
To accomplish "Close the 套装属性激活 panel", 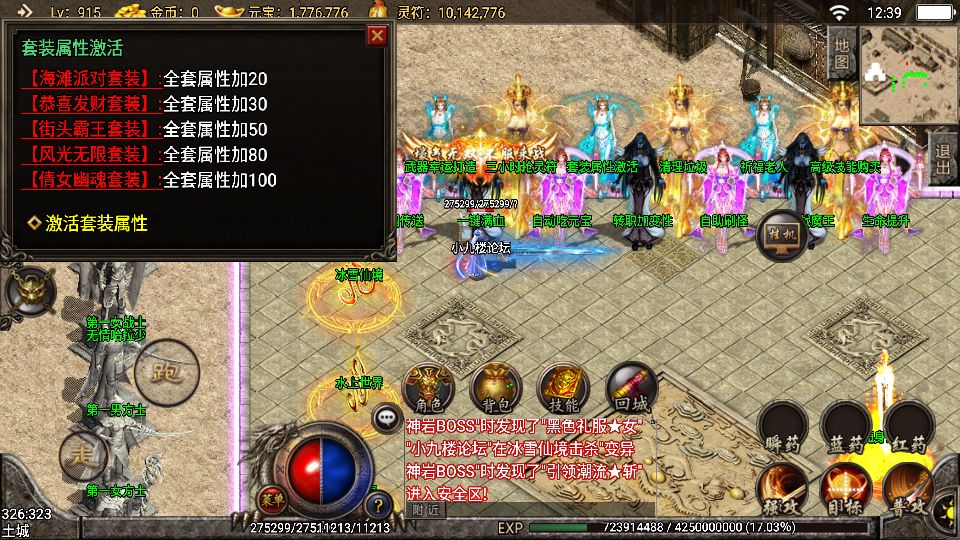I will click(377, 36).
